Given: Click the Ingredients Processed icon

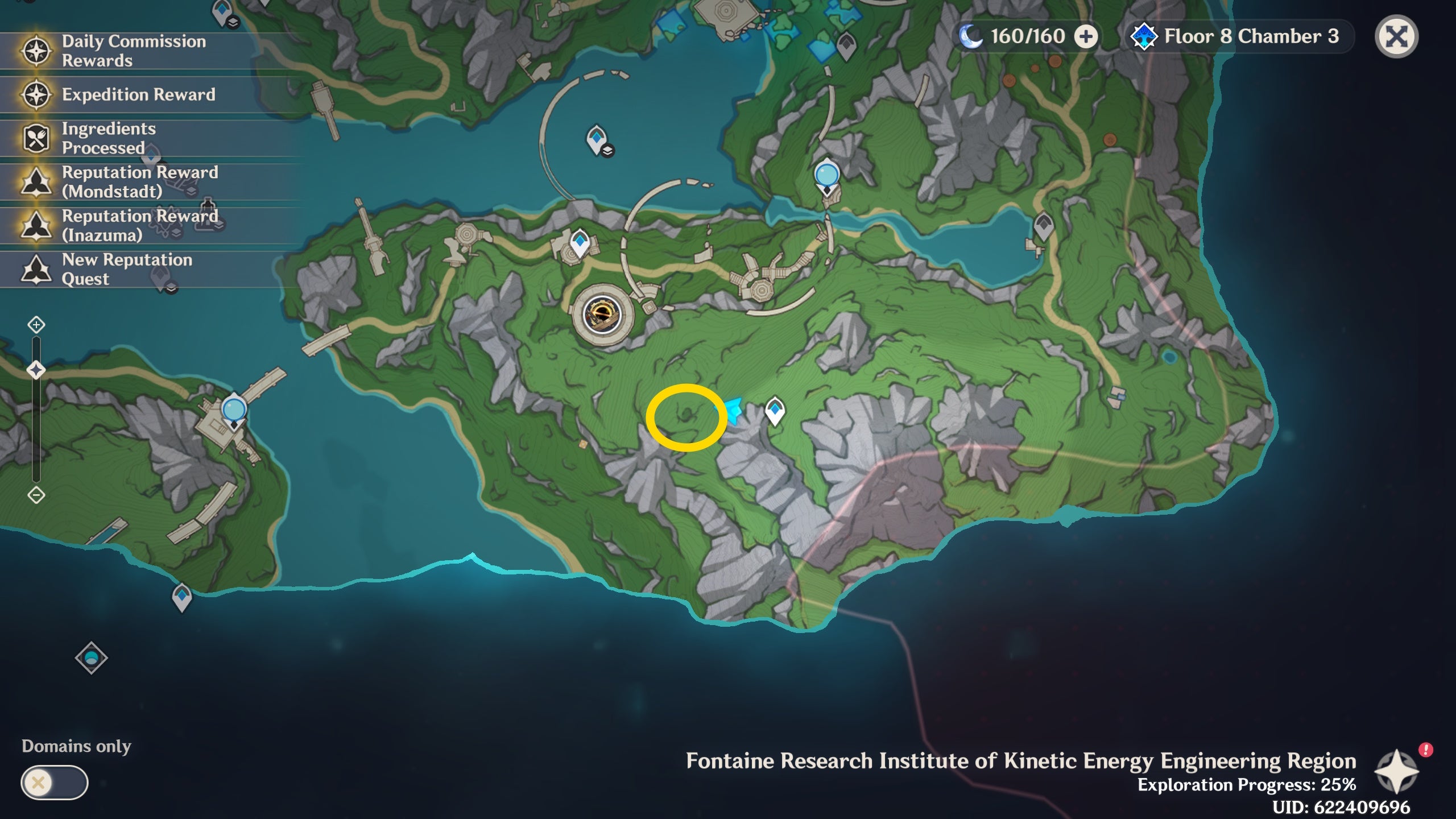Looking at the screenshot, I should pos(36,138).
